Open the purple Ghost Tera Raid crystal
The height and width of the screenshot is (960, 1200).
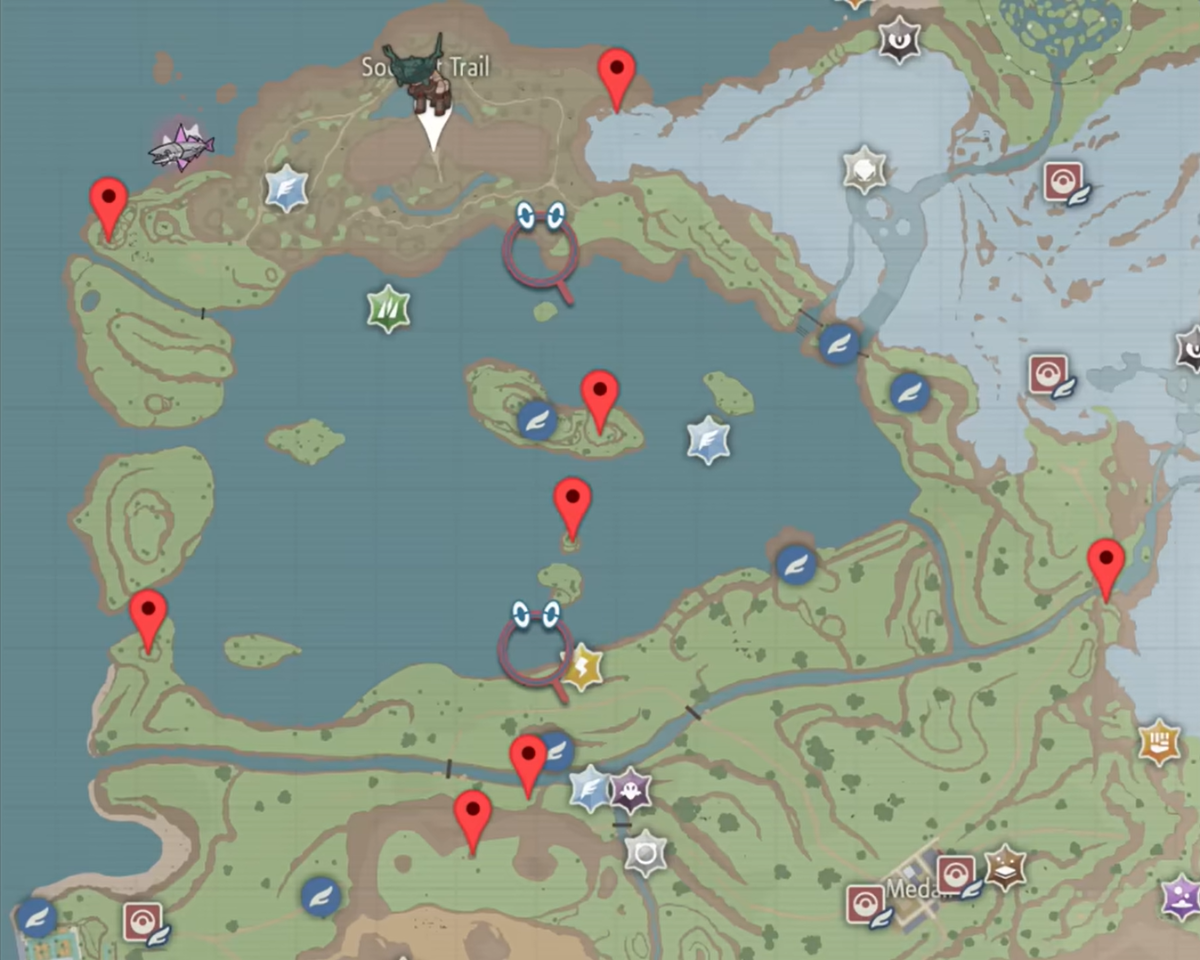coord(630,792)
